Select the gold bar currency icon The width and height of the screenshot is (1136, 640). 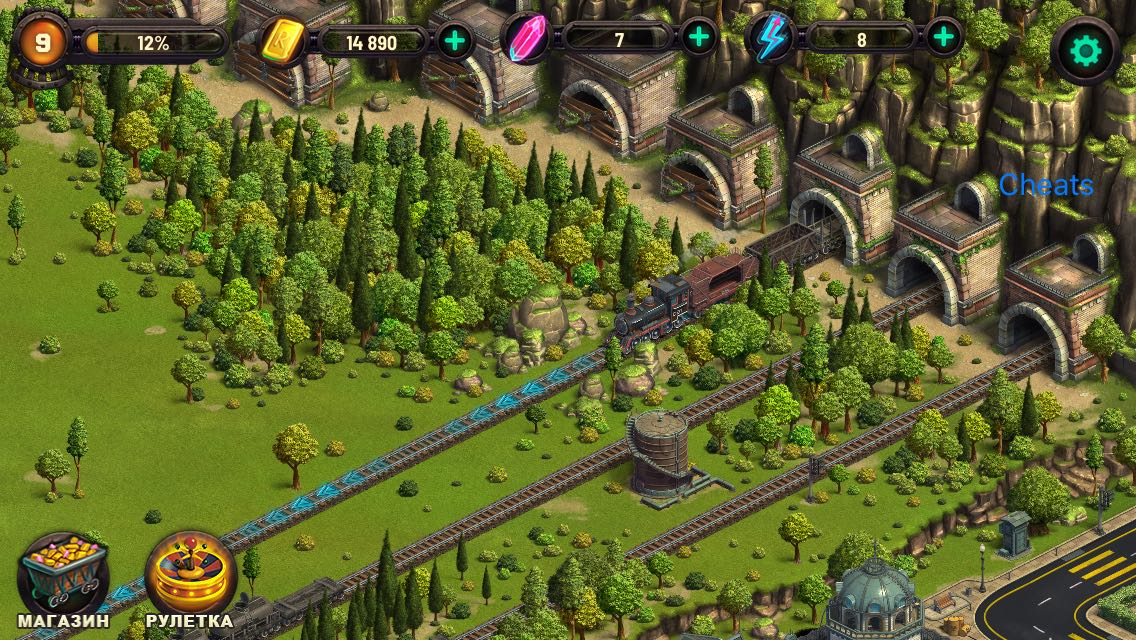[x=283, y=42]
